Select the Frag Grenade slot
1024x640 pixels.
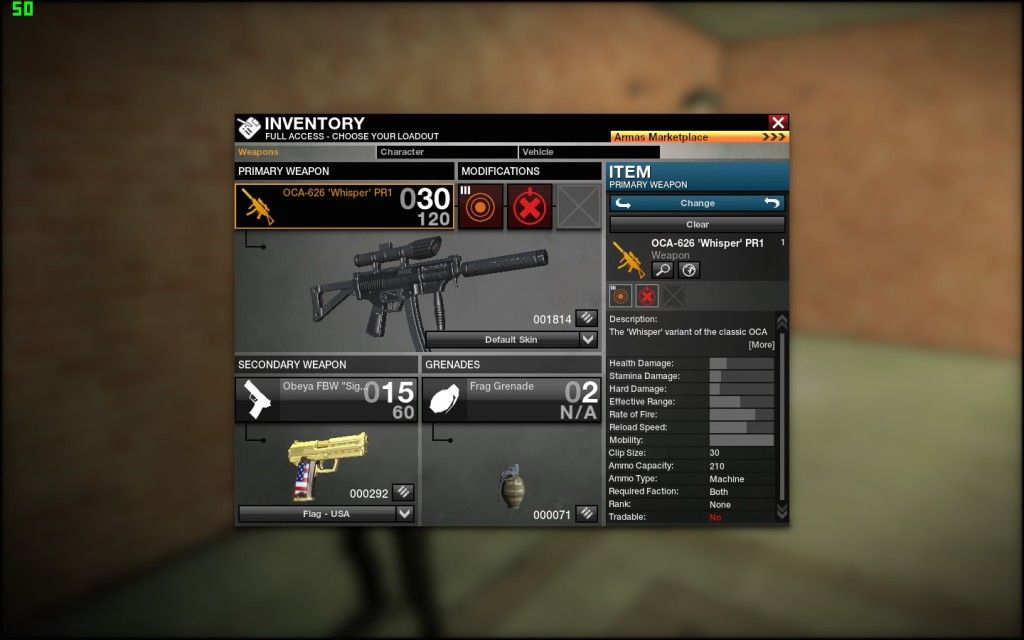point(511,399)
